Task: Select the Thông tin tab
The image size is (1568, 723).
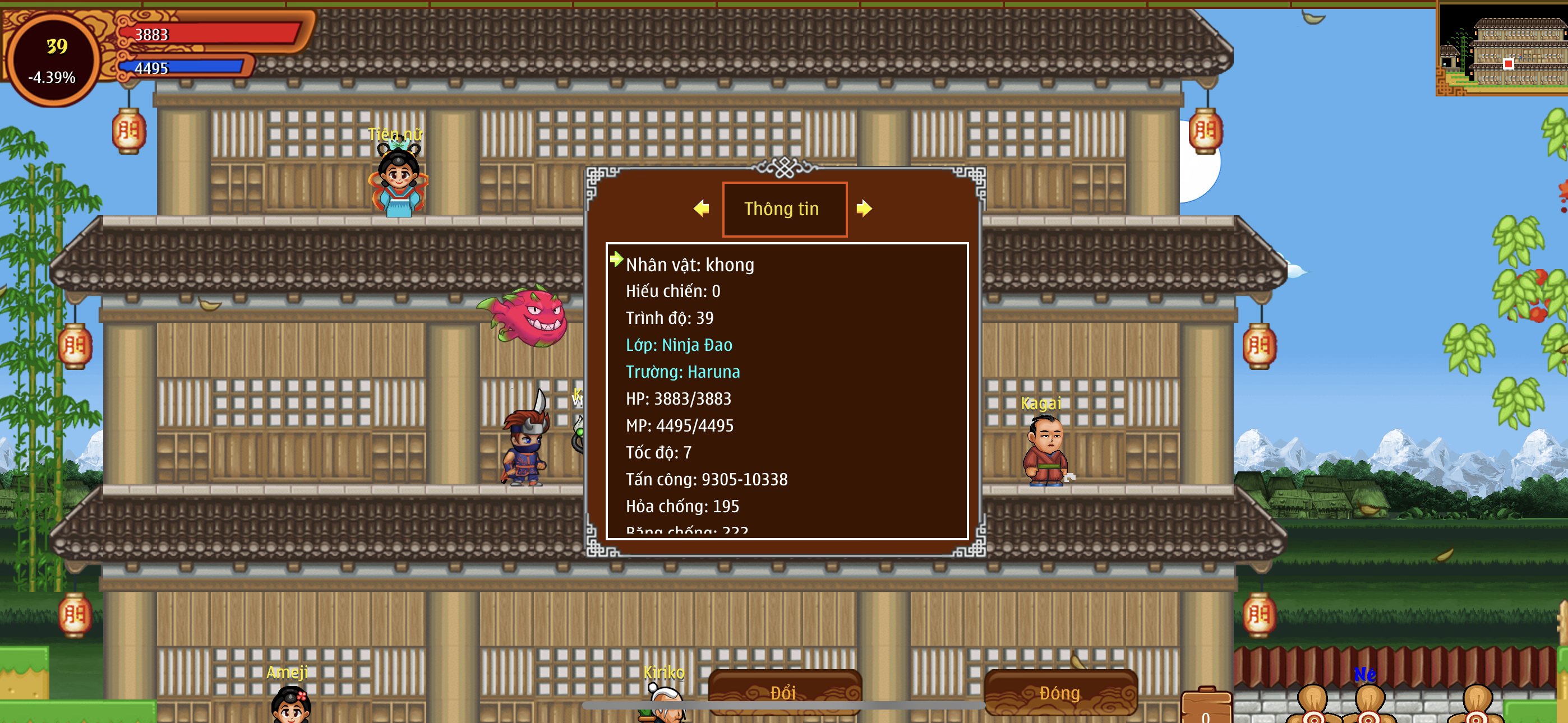Action: (x=784, y=208)
